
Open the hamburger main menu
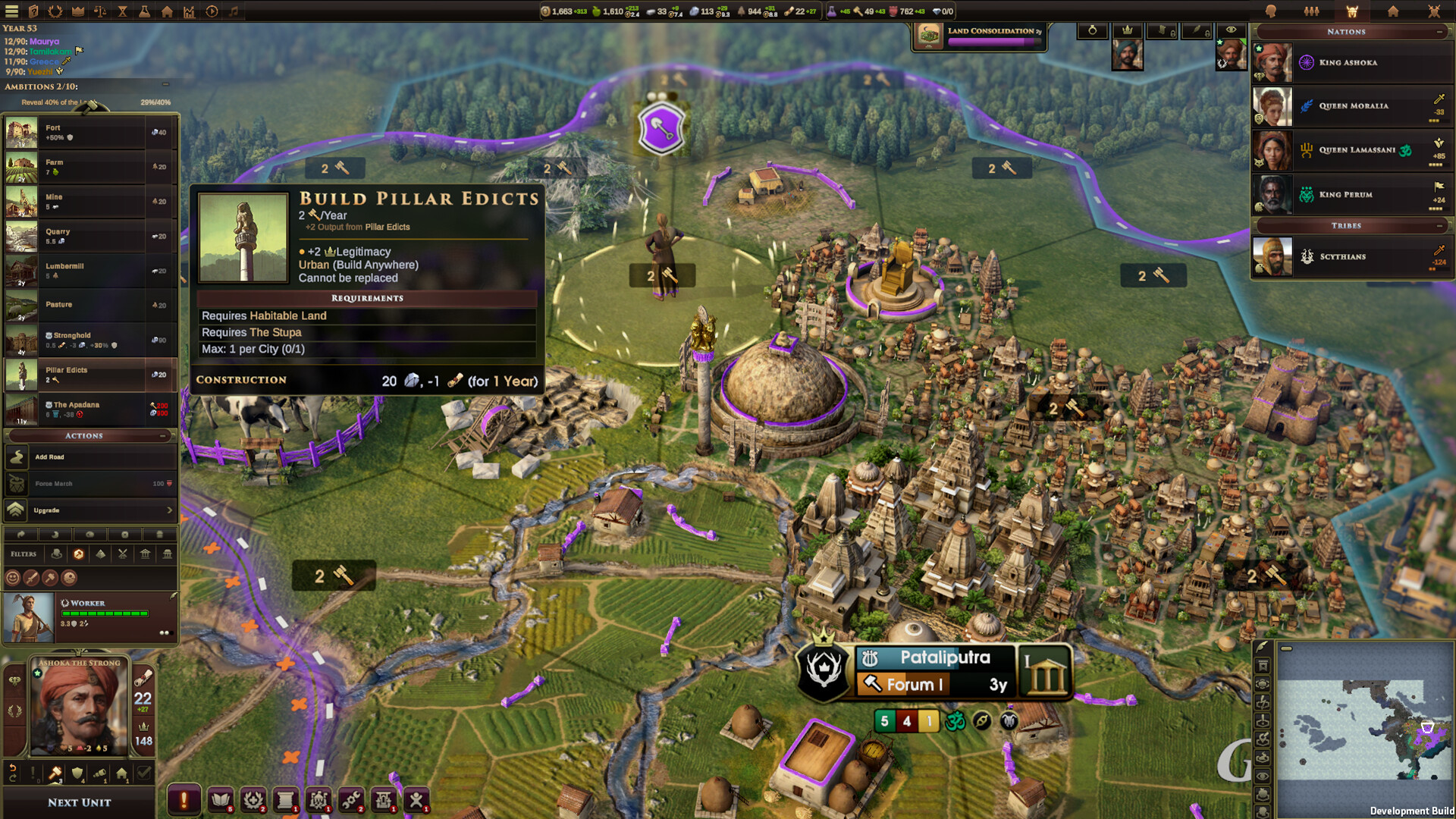coord(11,11)
